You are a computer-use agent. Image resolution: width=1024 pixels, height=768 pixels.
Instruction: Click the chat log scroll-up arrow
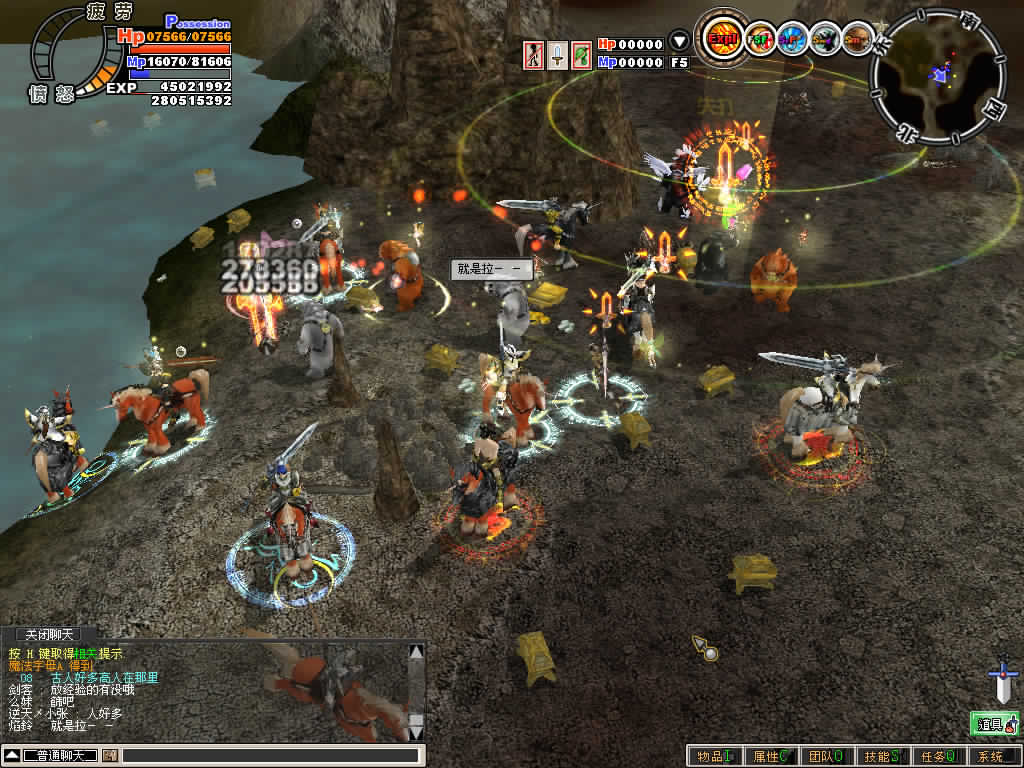(x=416, y=652)
